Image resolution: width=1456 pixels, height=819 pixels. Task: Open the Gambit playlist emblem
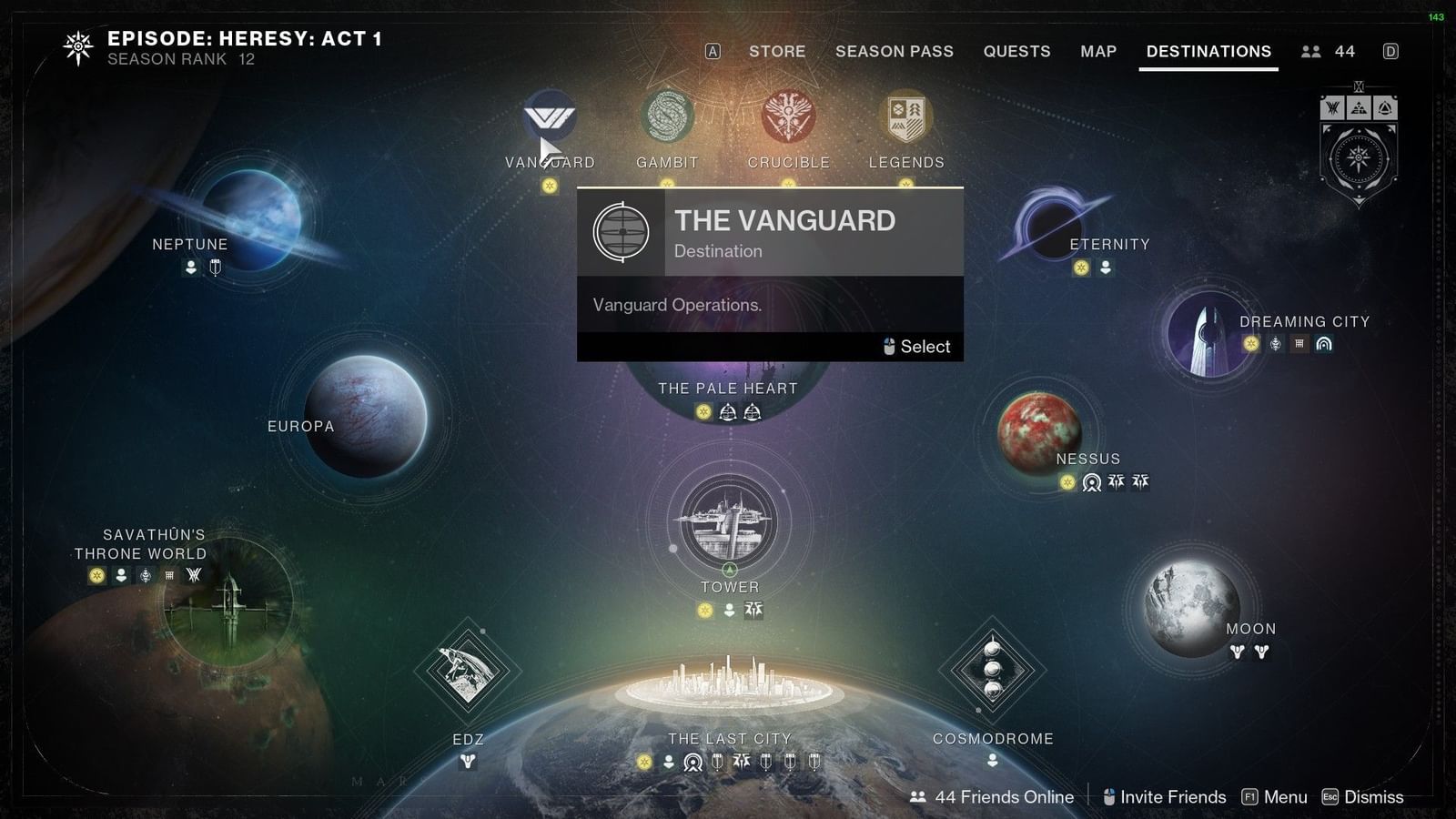point(667,118)
